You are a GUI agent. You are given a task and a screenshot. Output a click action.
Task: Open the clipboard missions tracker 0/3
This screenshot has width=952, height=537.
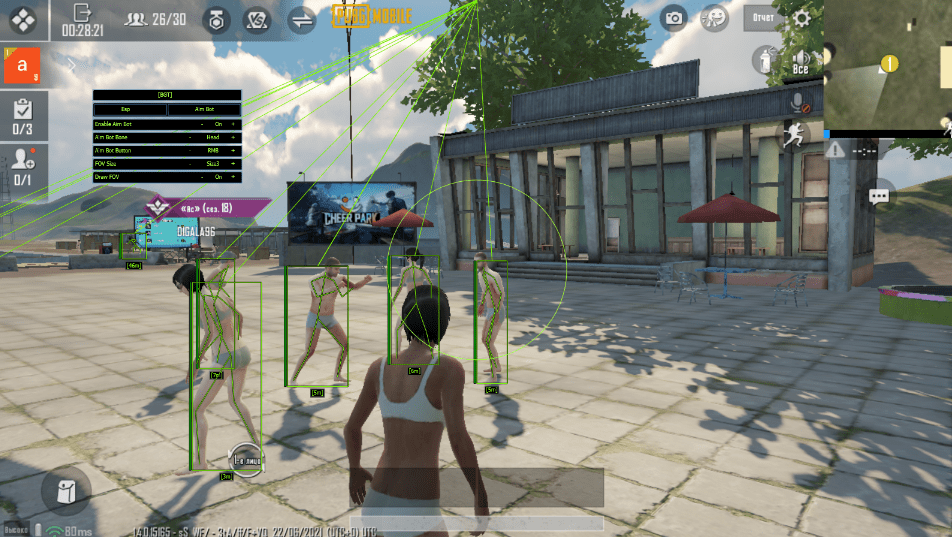pyautogui.click(x=23, y=116)
